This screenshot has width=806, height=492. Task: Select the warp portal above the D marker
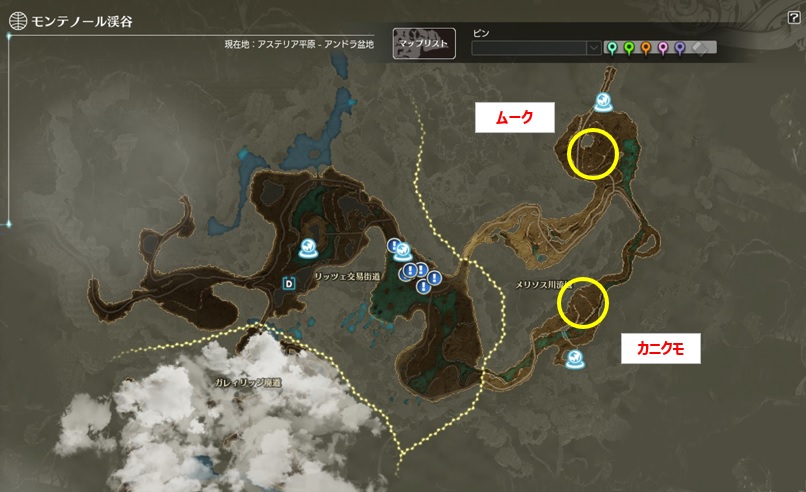[311, 249]
